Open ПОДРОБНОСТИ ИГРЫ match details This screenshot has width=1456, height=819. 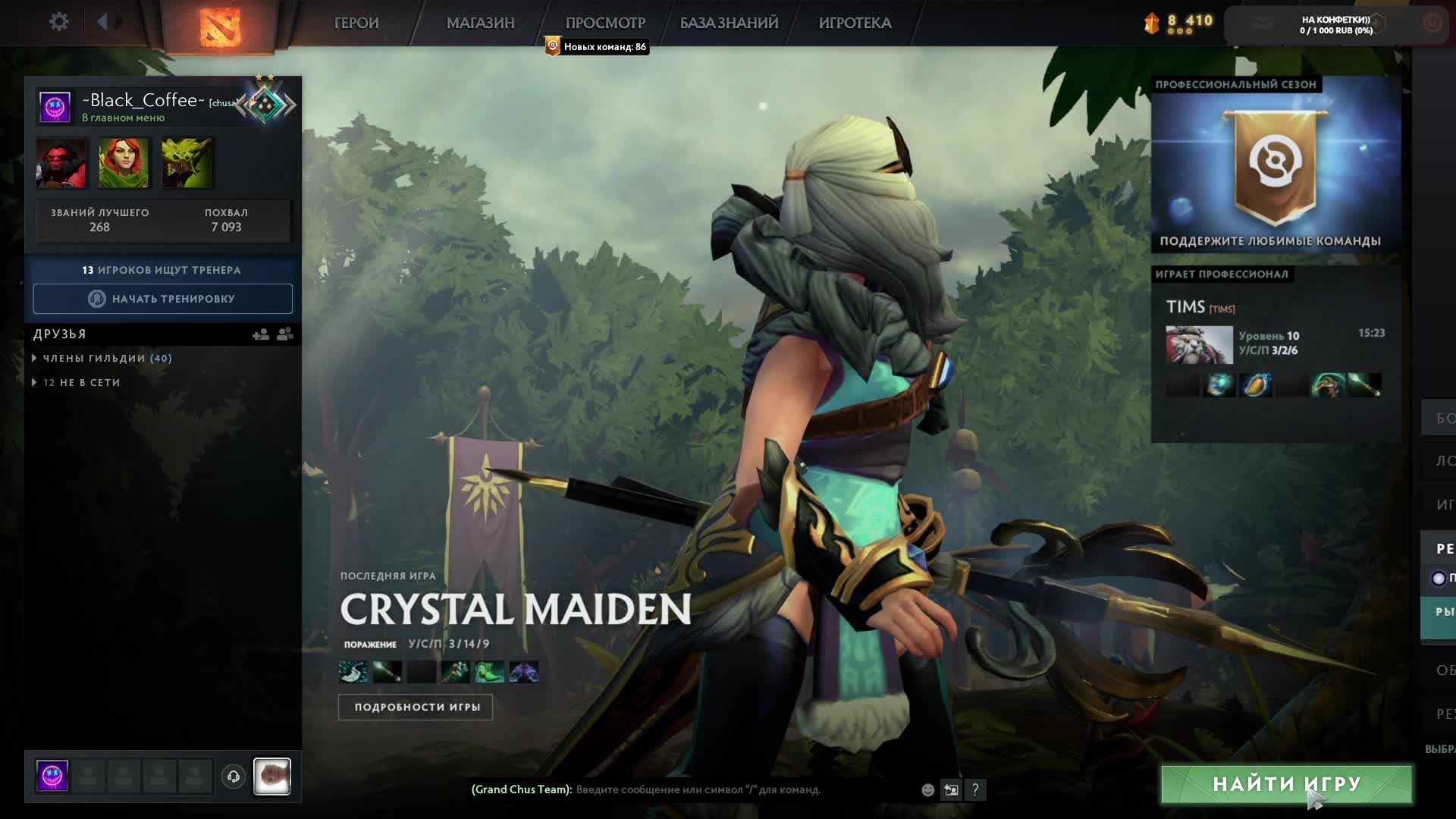[416, 707]
